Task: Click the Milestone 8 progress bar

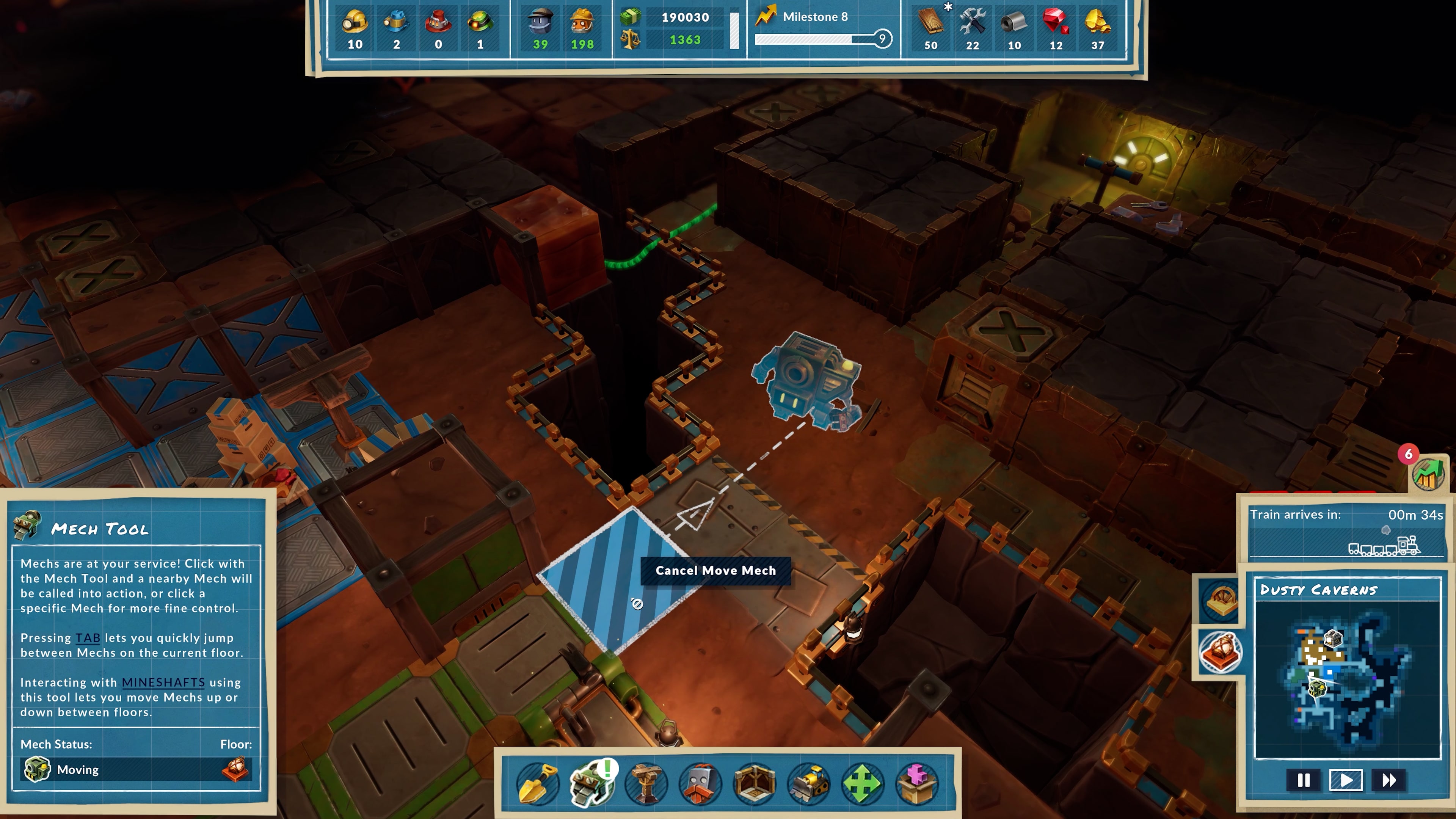Action: click(819, 38)
